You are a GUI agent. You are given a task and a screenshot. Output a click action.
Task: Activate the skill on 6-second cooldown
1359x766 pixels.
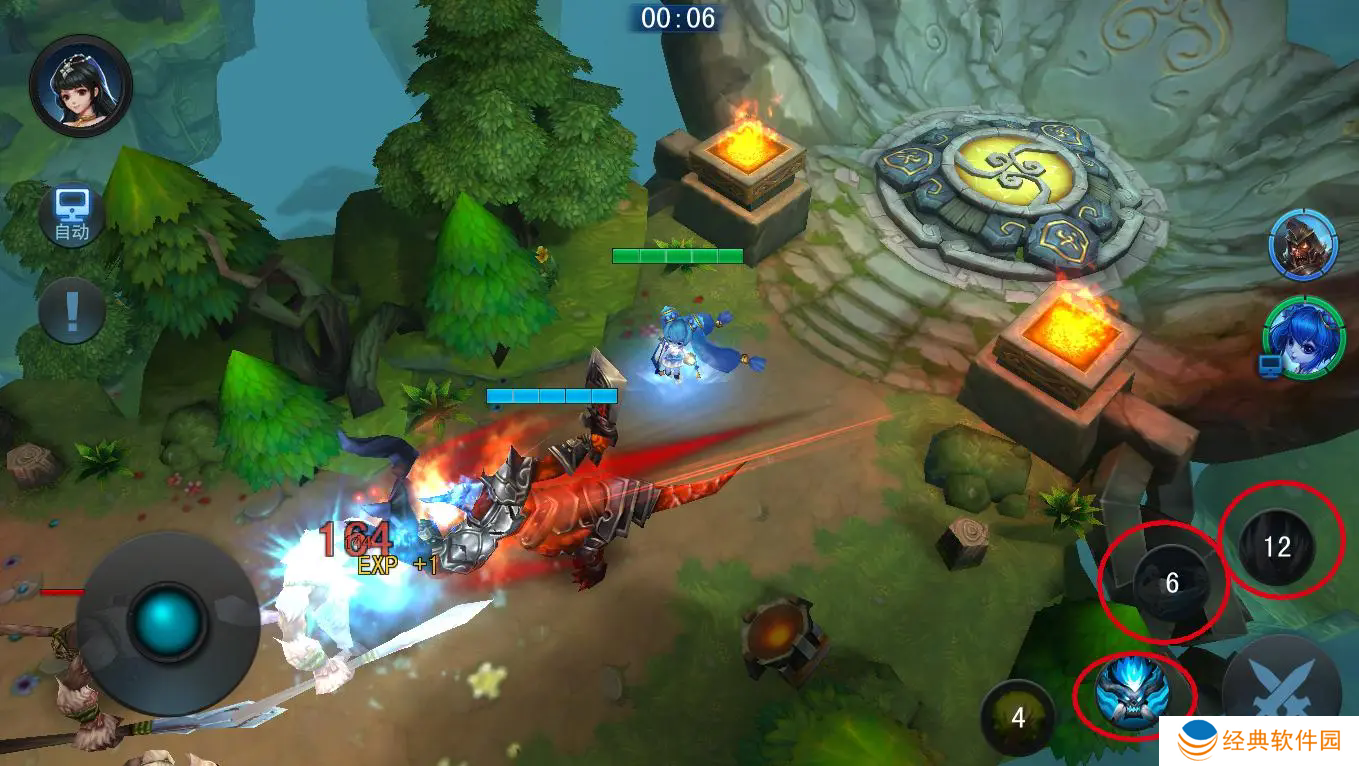pos(1172,583)
